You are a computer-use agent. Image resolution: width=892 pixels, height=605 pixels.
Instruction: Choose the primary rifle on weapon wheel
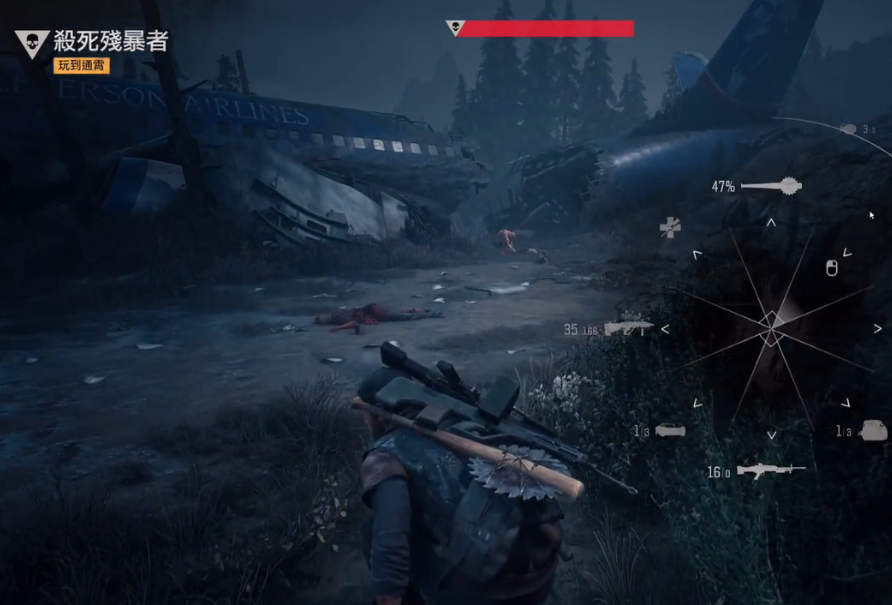628,328
